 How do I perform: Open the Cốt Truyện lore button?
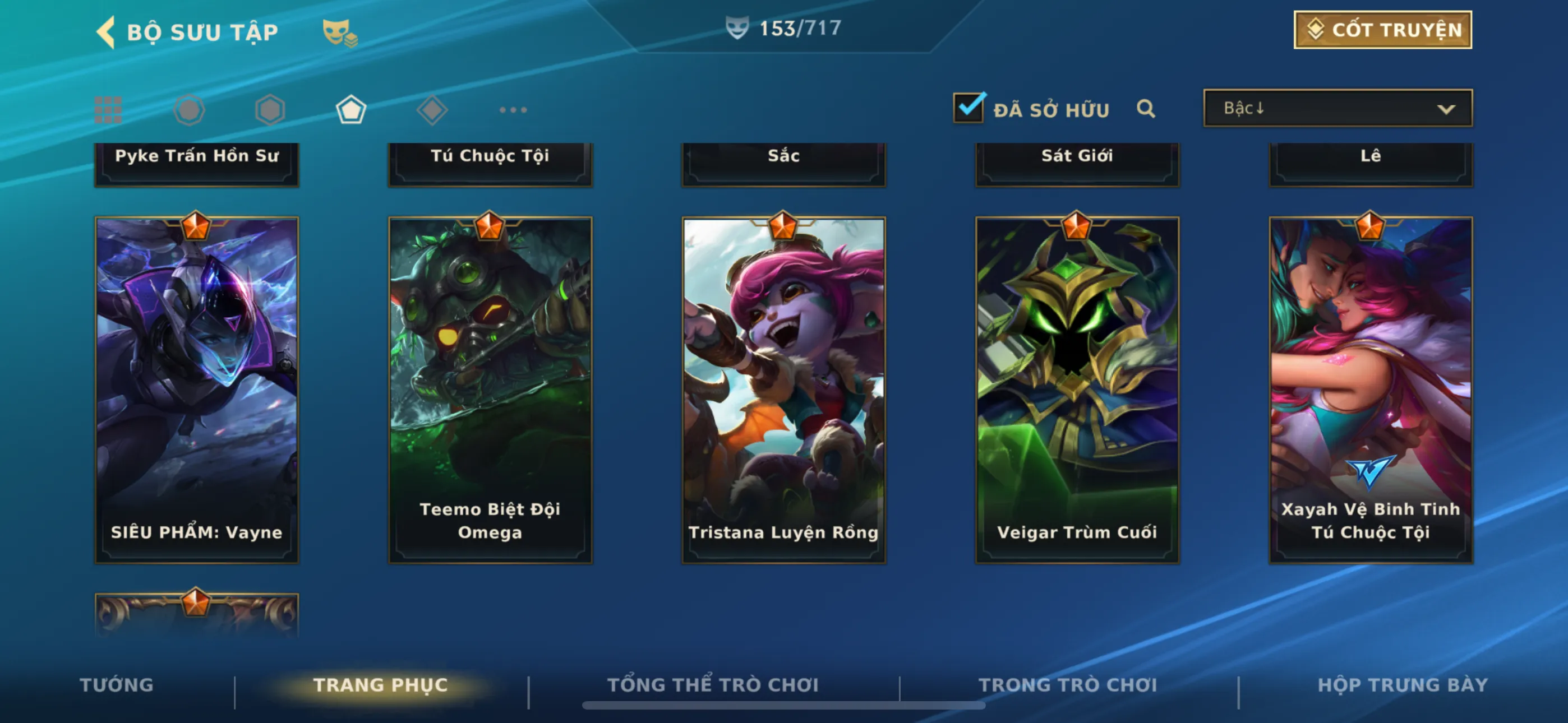click(x=1382, y=30)
